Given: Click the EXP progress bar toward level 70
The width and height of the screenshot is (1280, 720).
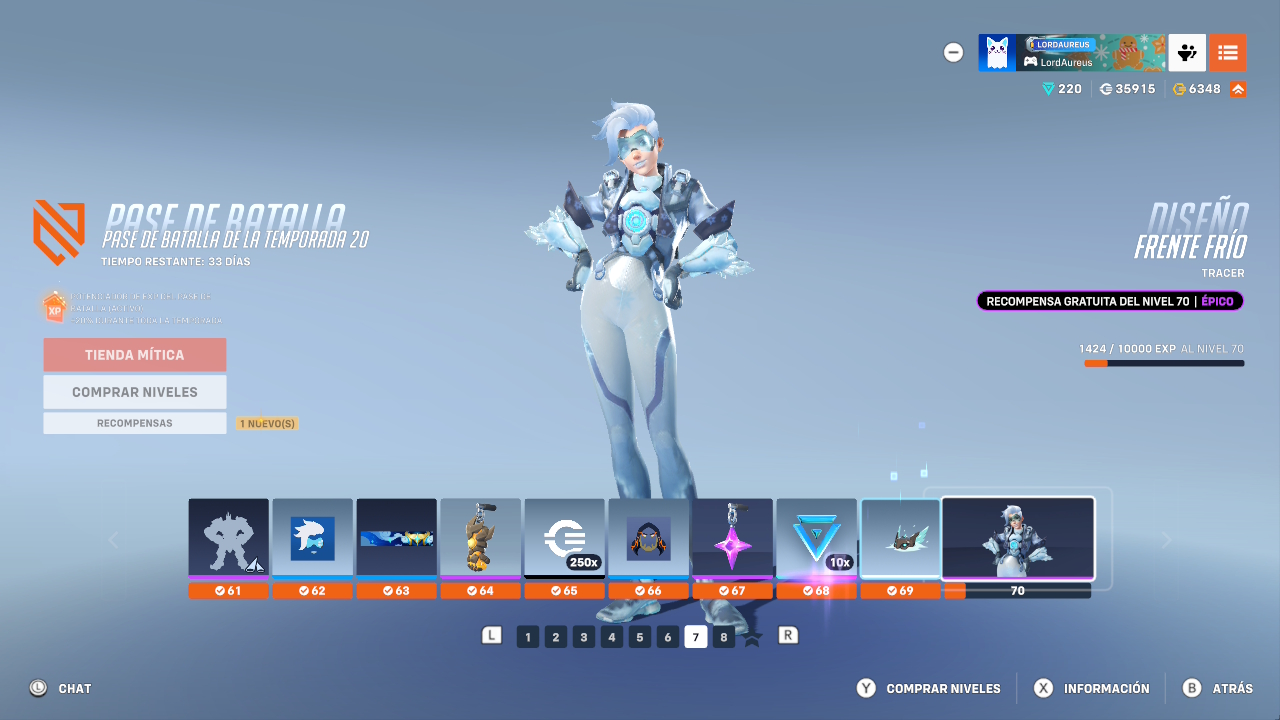Looking at the screenshot, I should [x=1163, y=364].
